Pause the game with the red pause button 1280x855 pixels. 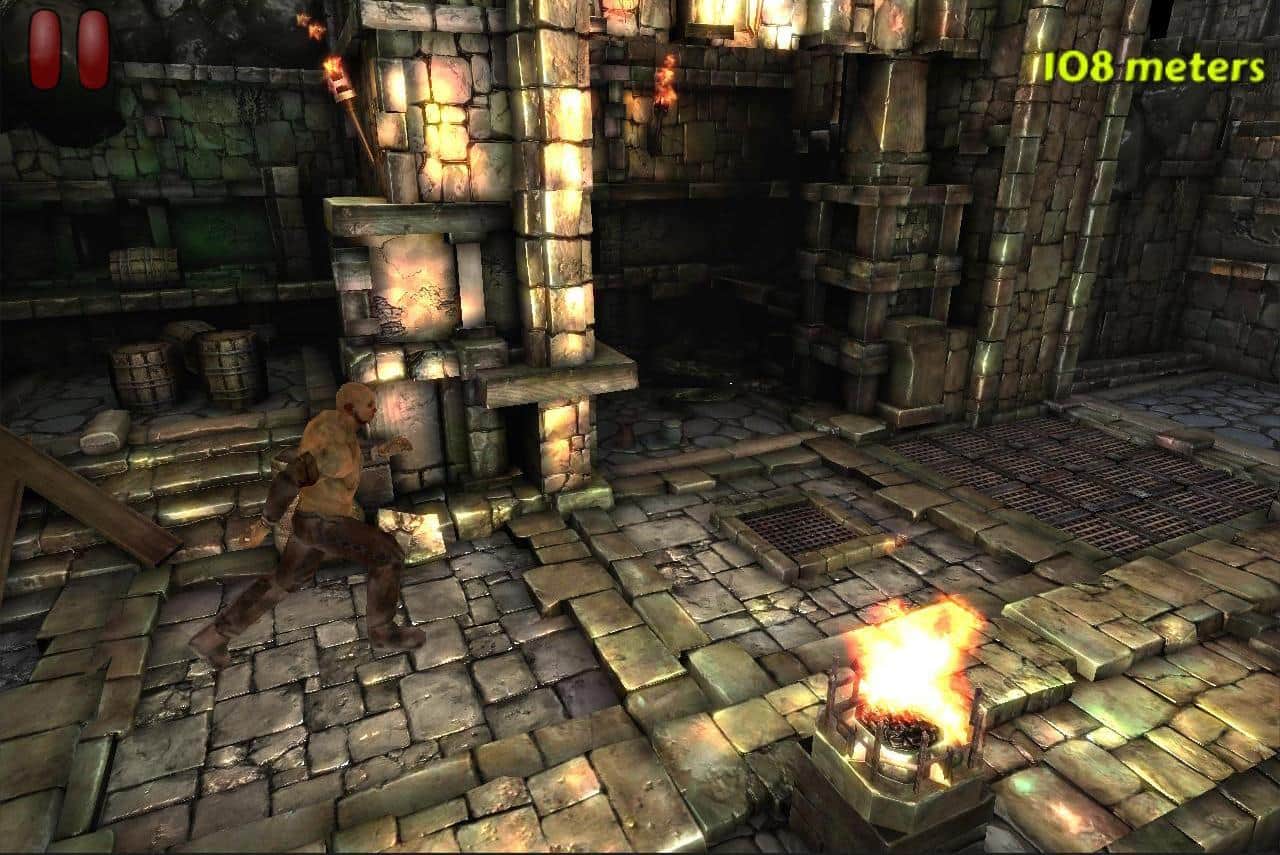click(x=69, y=50)
